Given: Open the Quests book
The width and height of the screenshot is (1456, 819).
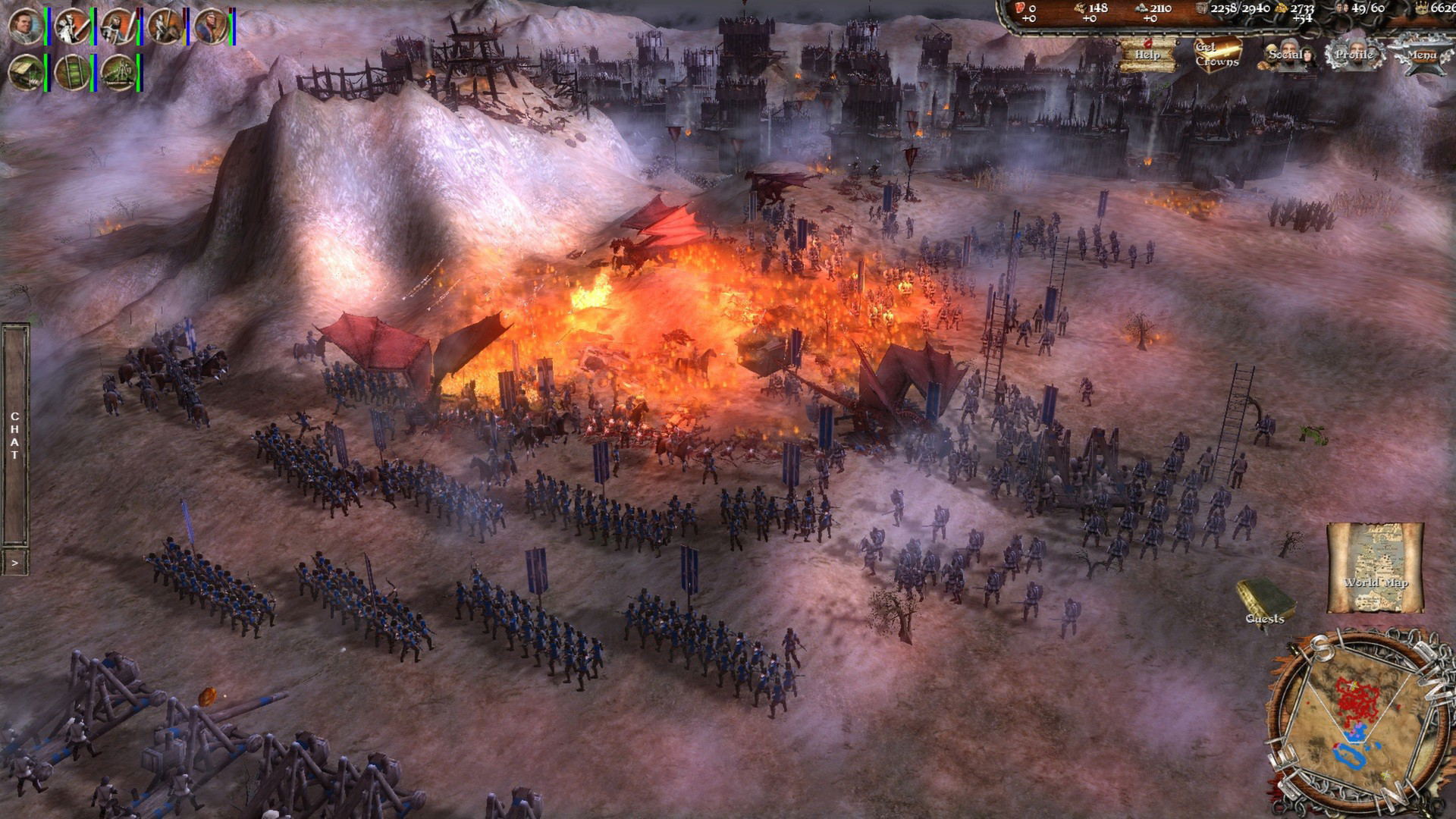Looking at the screenshot, I should point(1264,601).
